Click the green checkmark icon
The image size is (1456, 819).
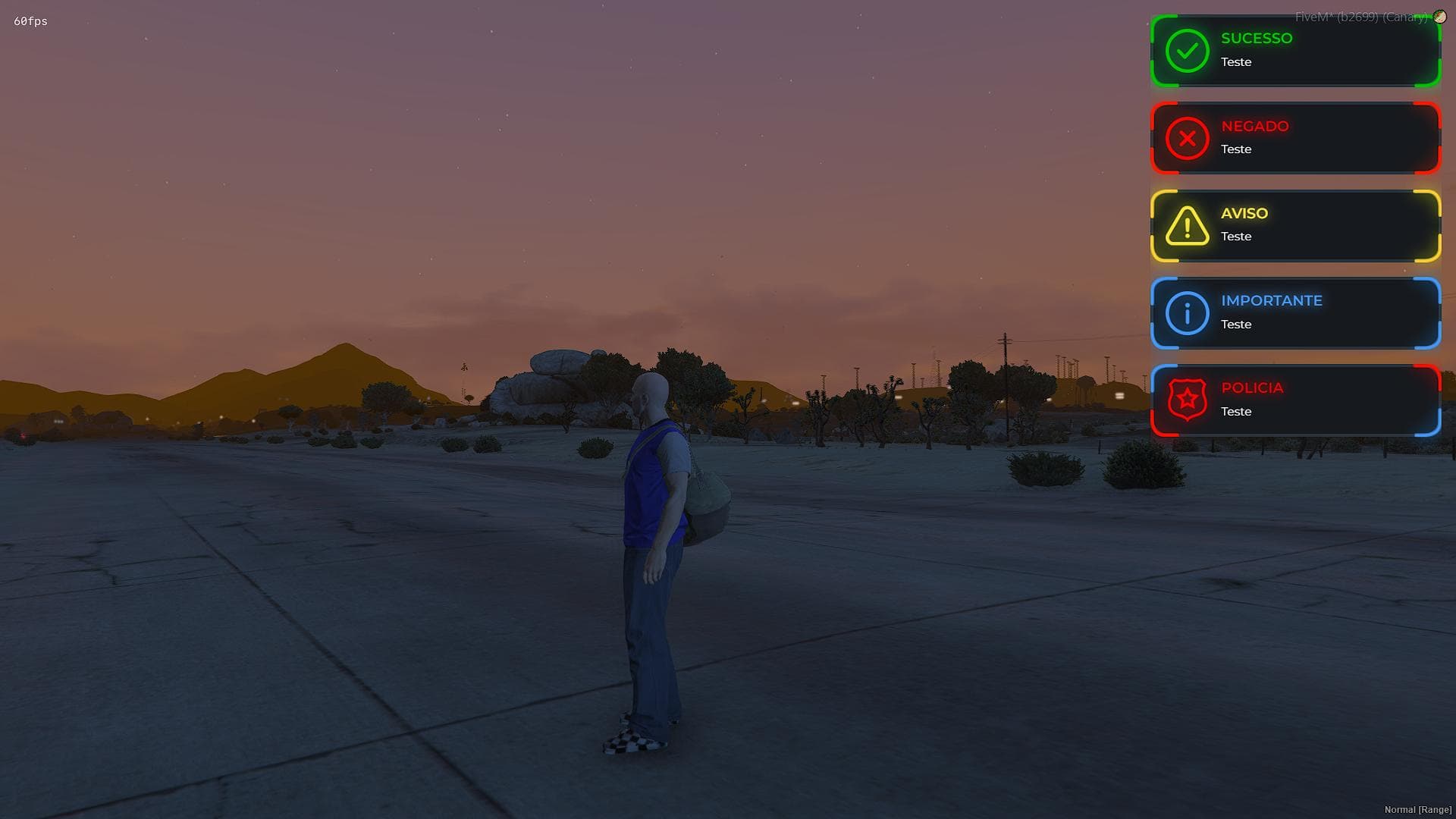(x=1187, y=51)
